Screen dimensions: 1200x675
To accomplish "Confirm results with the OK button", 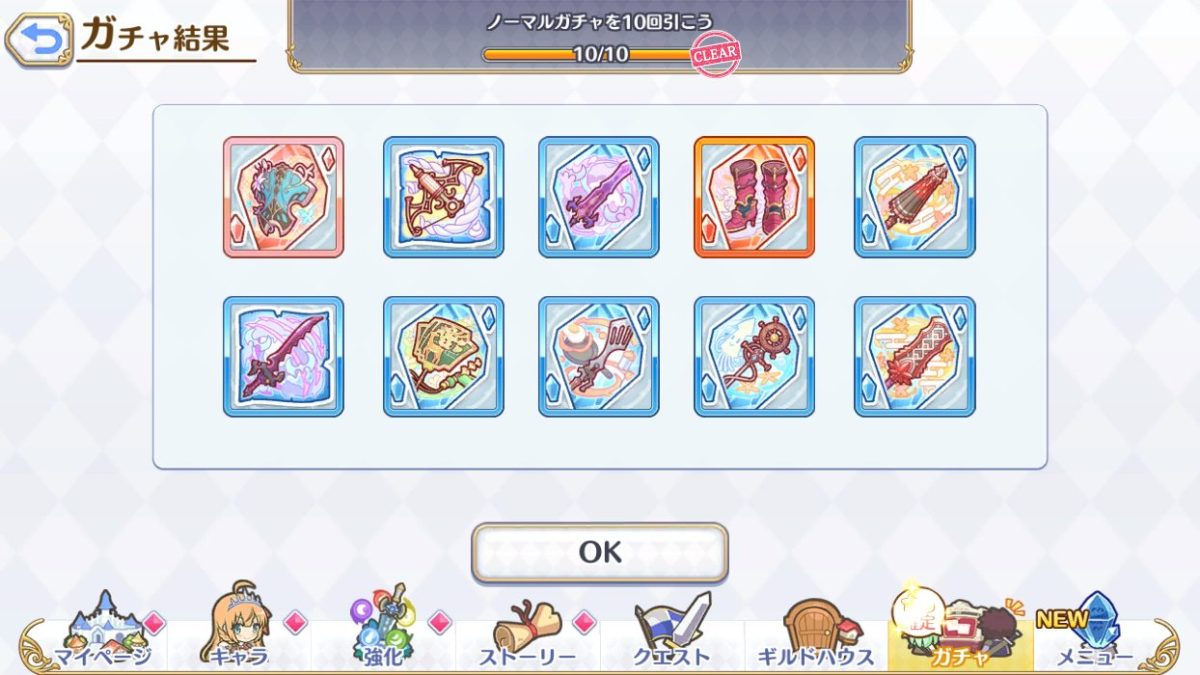I will (600, 552).
